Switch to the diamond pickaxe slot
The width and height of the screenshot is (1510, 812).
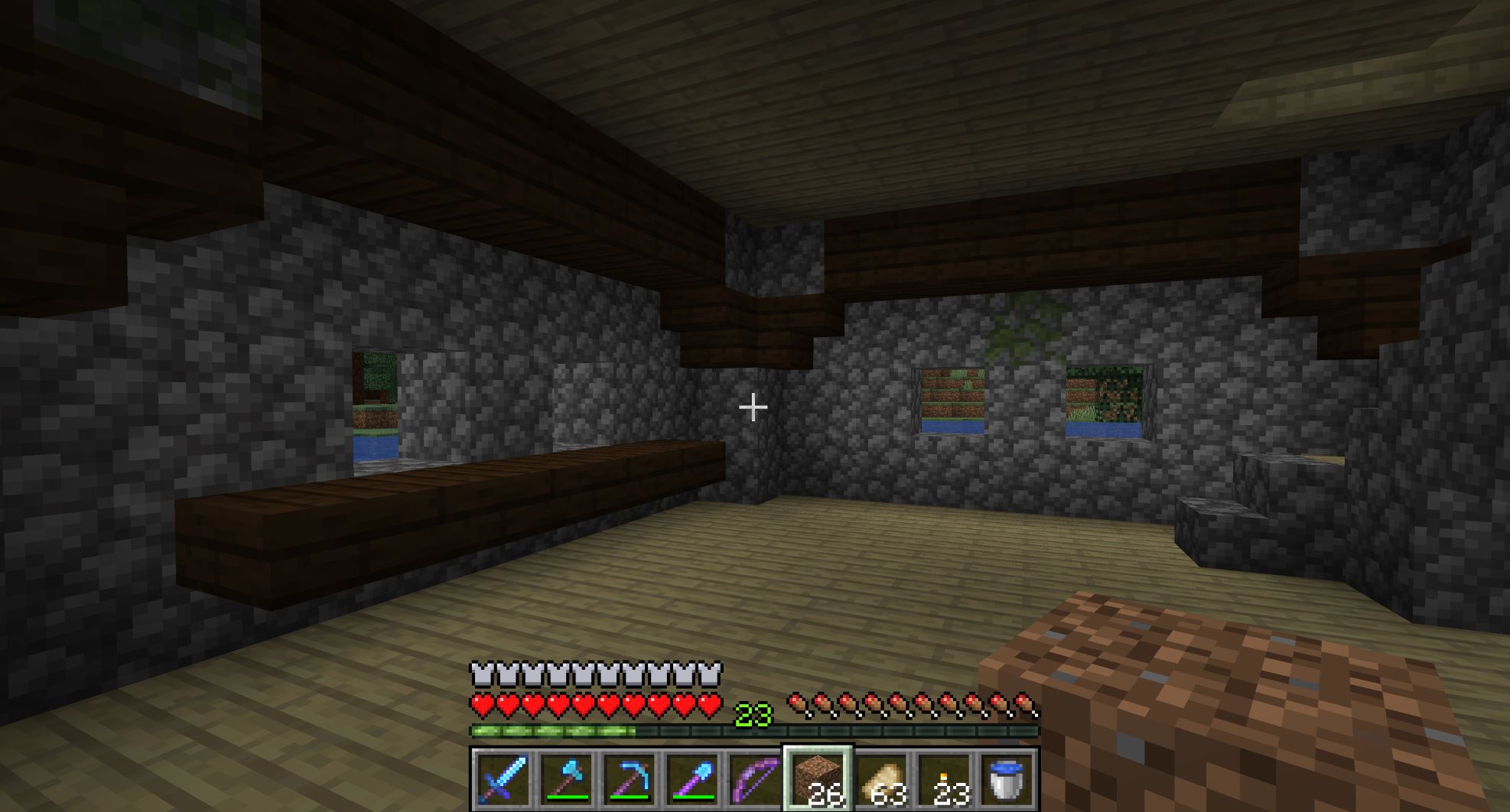click(629, 779)
